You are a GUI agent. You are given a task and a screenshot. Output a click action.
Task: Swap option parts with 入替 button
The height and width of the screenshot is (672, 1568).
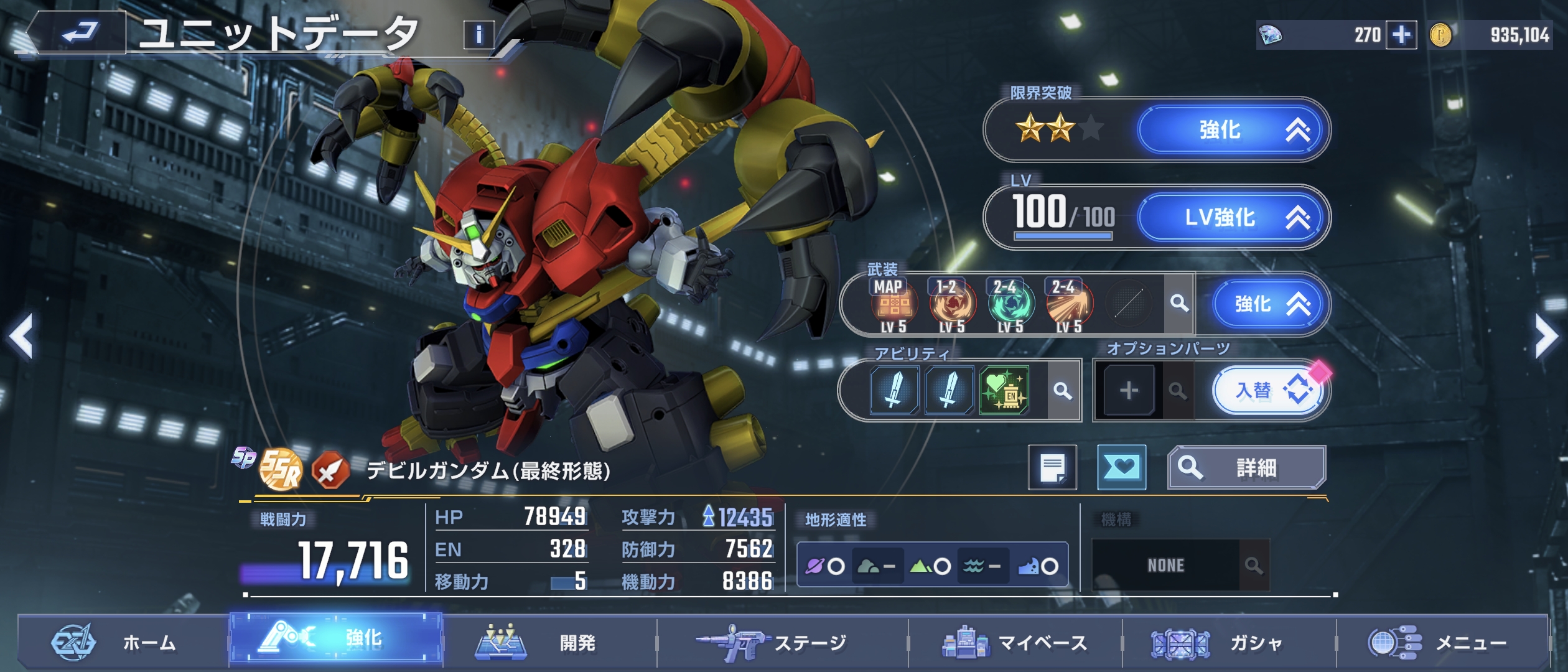coord(1269,391)
